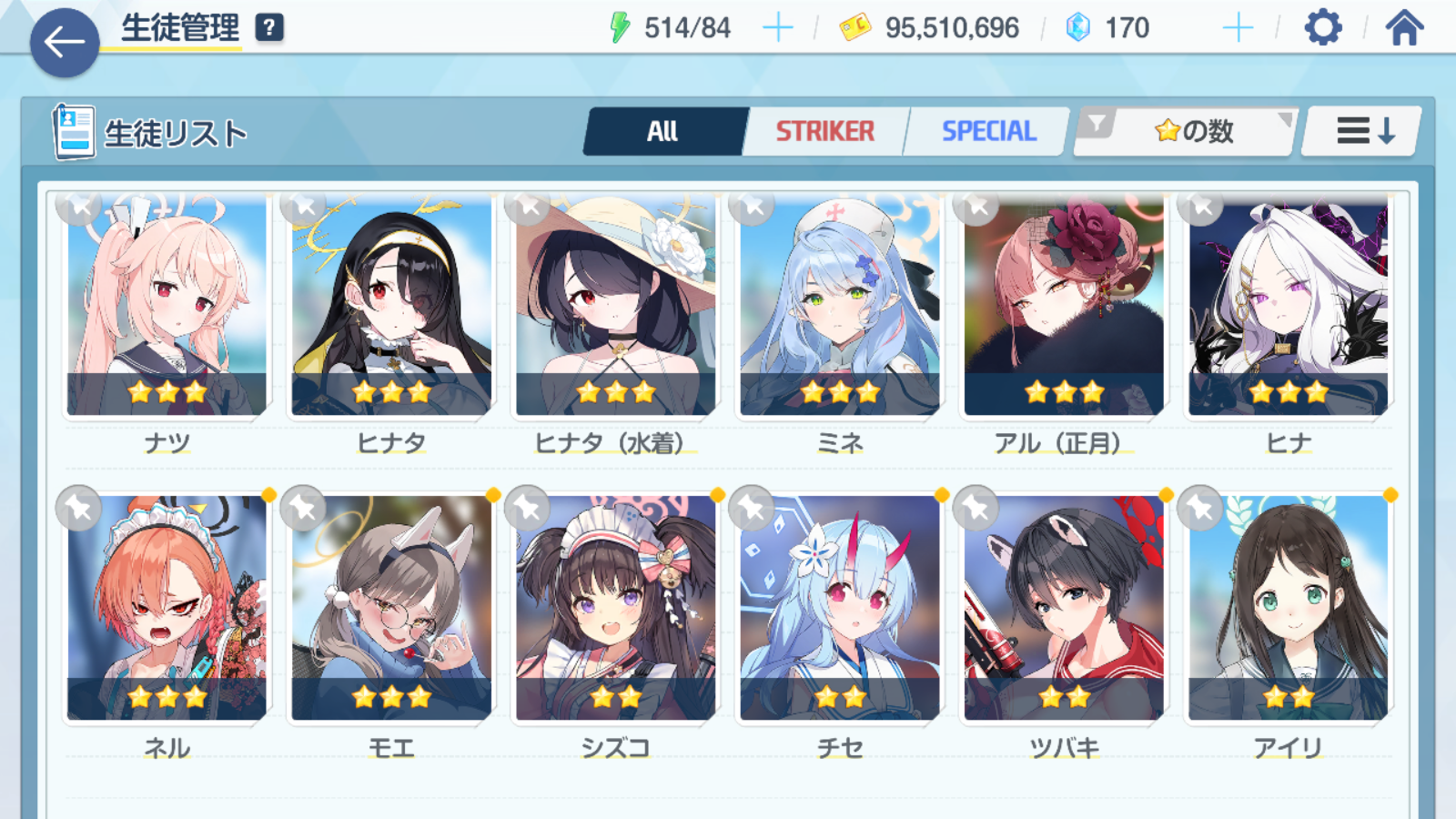Viewport: 1456px width, 819px height.
Task: Choose student シズコ
Action: click(x=615, y=608)
